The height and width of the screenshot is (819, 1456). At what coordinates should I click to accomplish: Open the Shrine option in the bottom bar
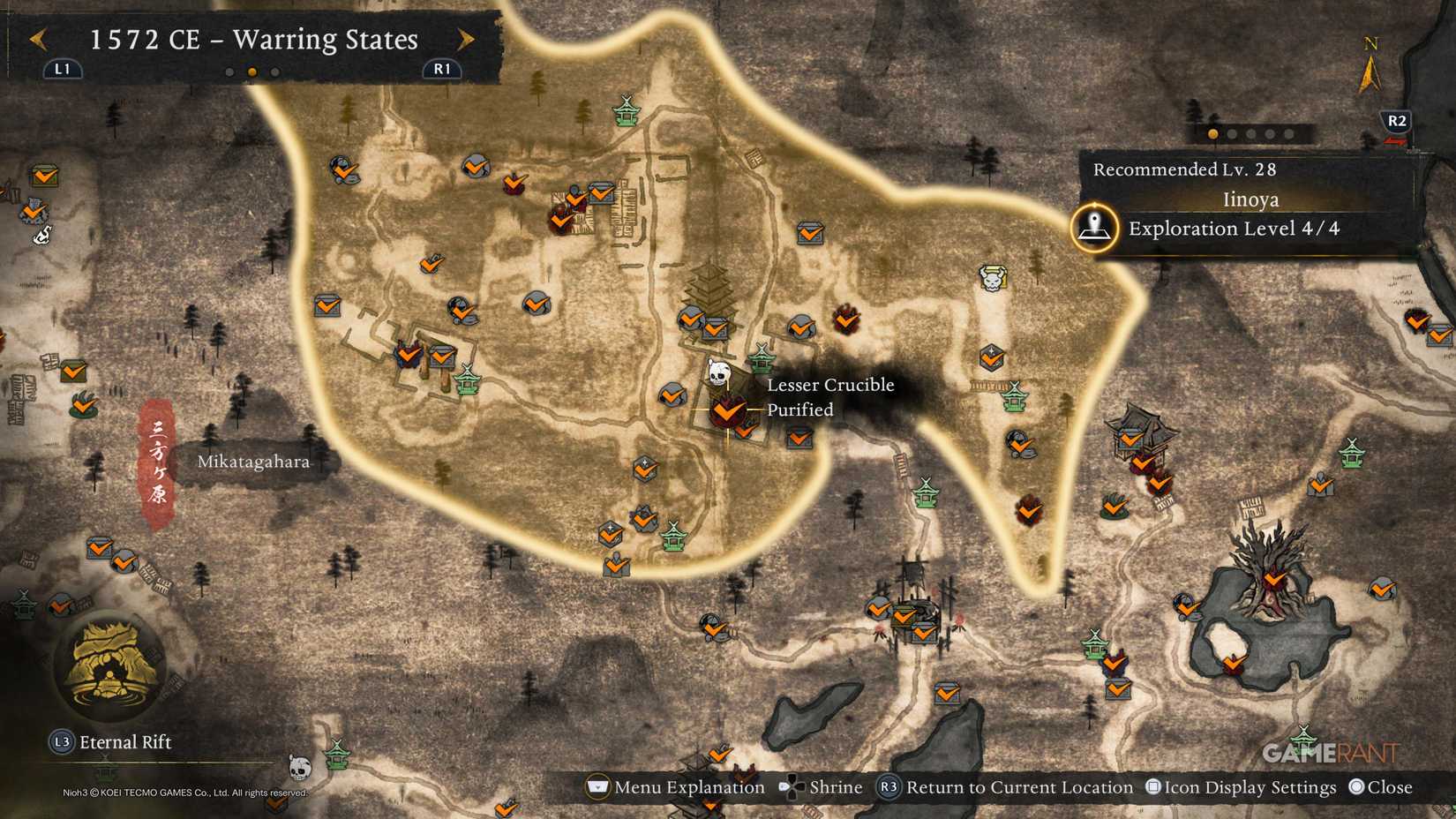tap(835, 786)
